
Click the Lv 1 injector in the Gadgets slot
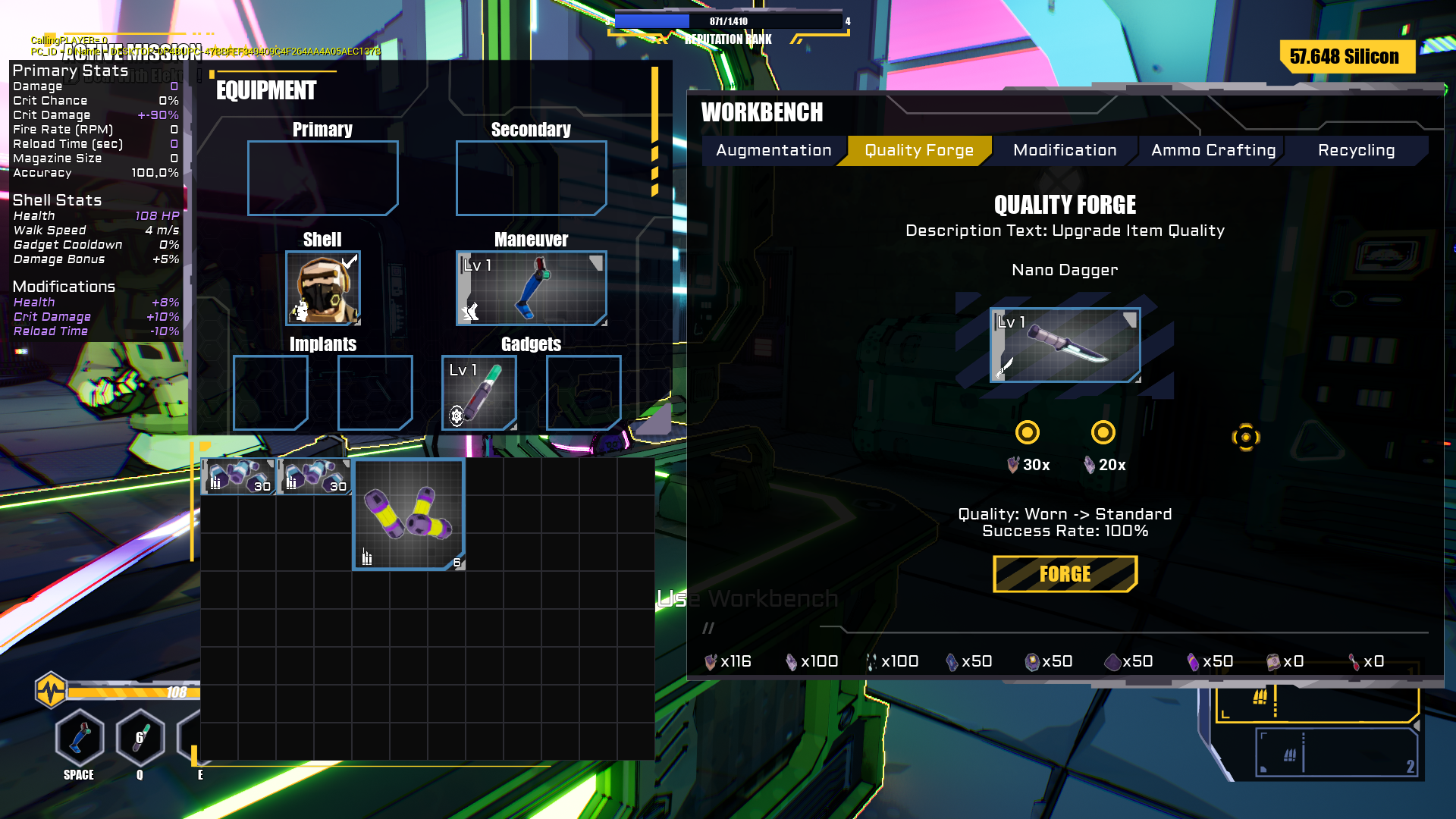[479, 392]
